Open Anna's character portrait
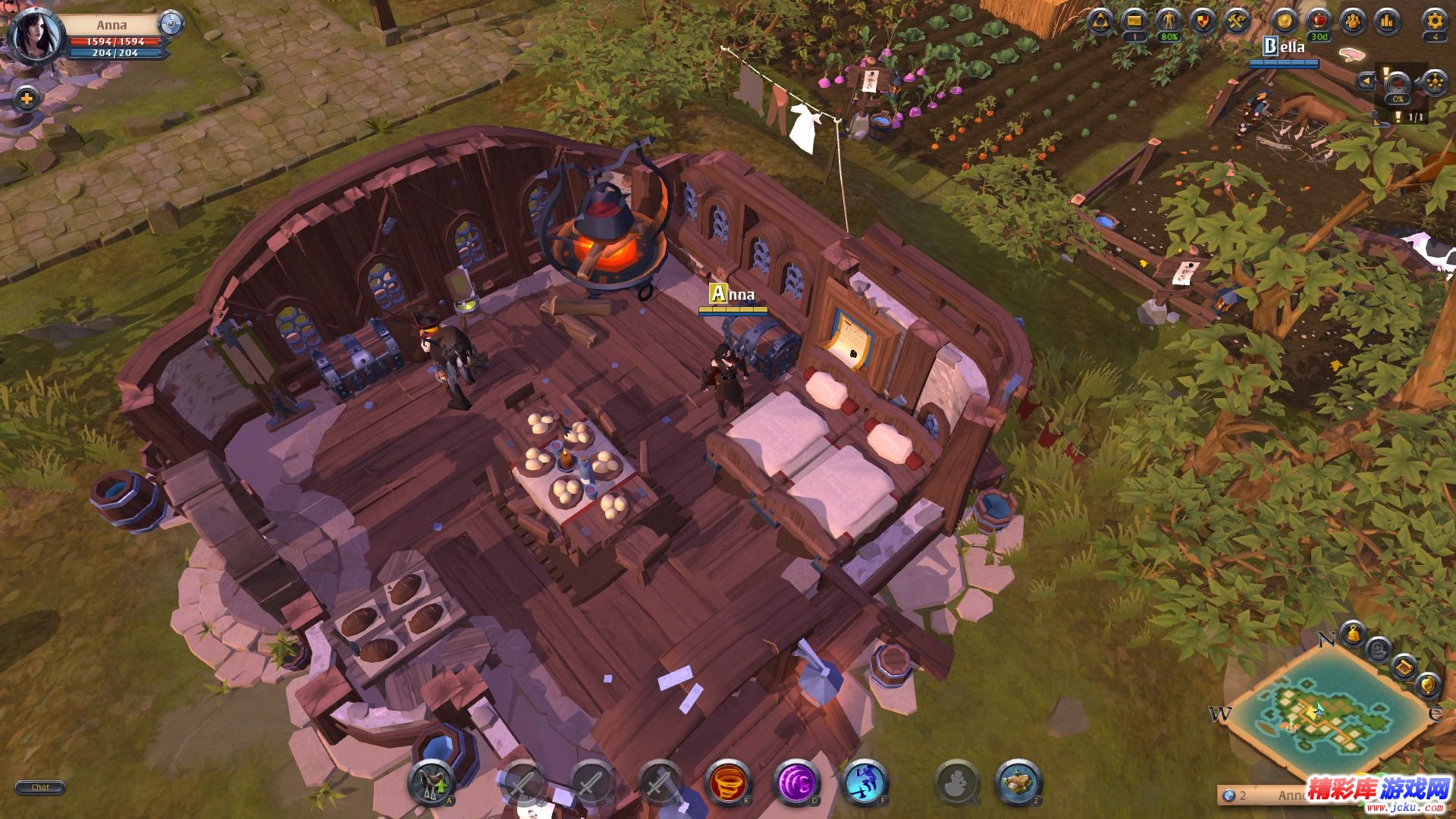 coord(34,35)
